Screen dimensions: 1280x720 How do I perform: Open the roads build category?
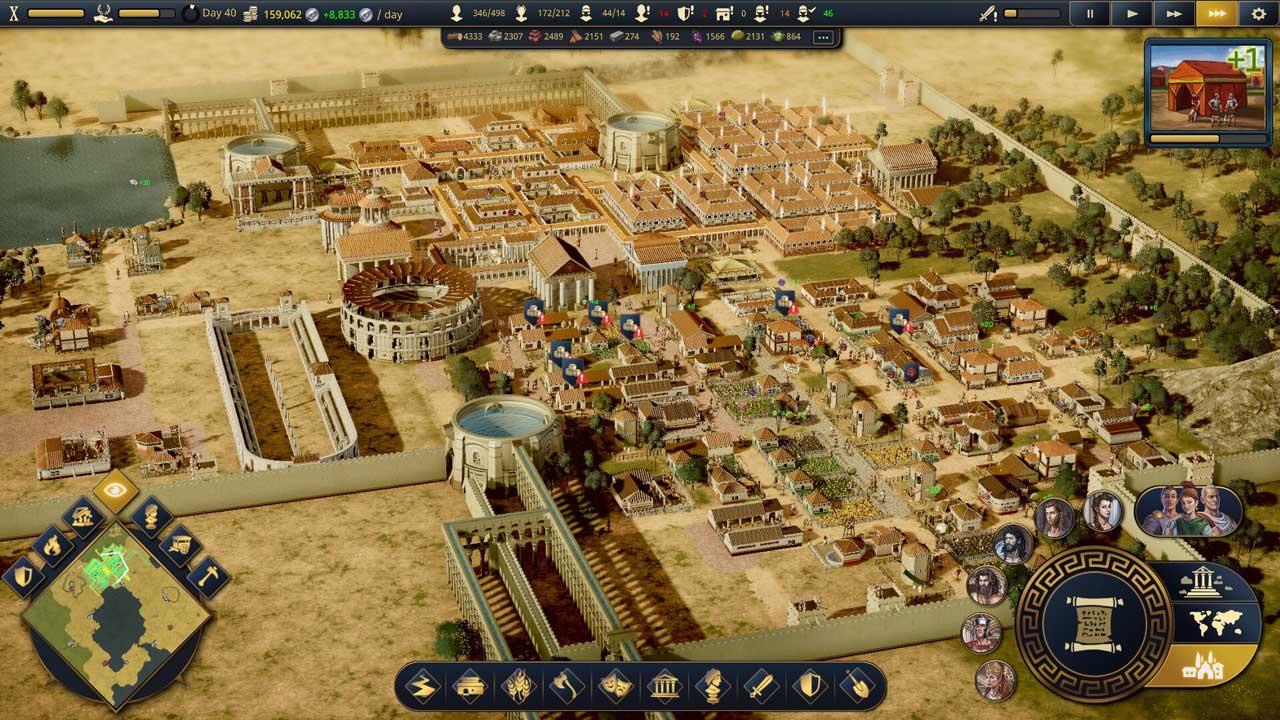[422, 686]
